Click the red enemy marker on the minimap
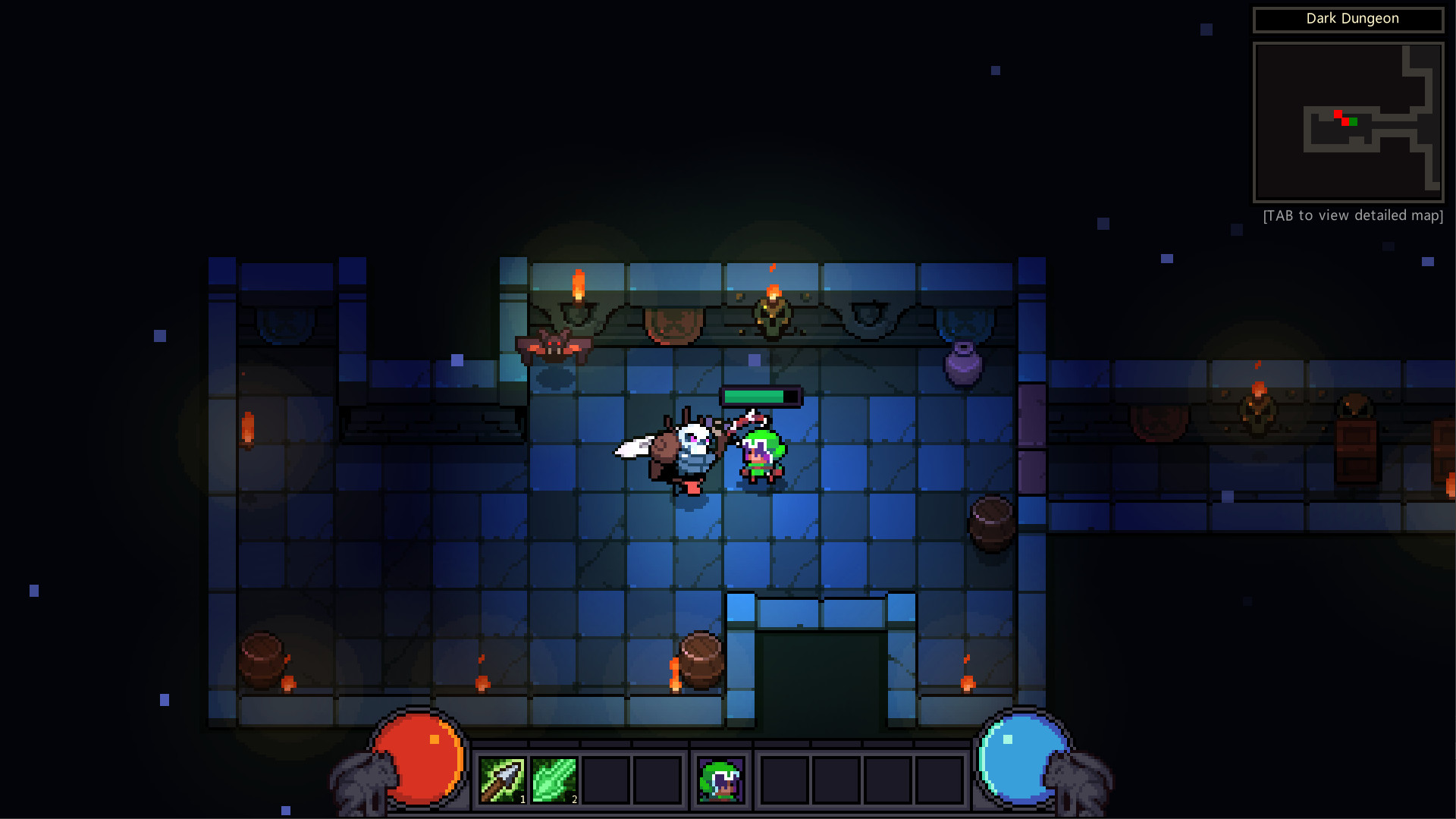 [1338, 113]
